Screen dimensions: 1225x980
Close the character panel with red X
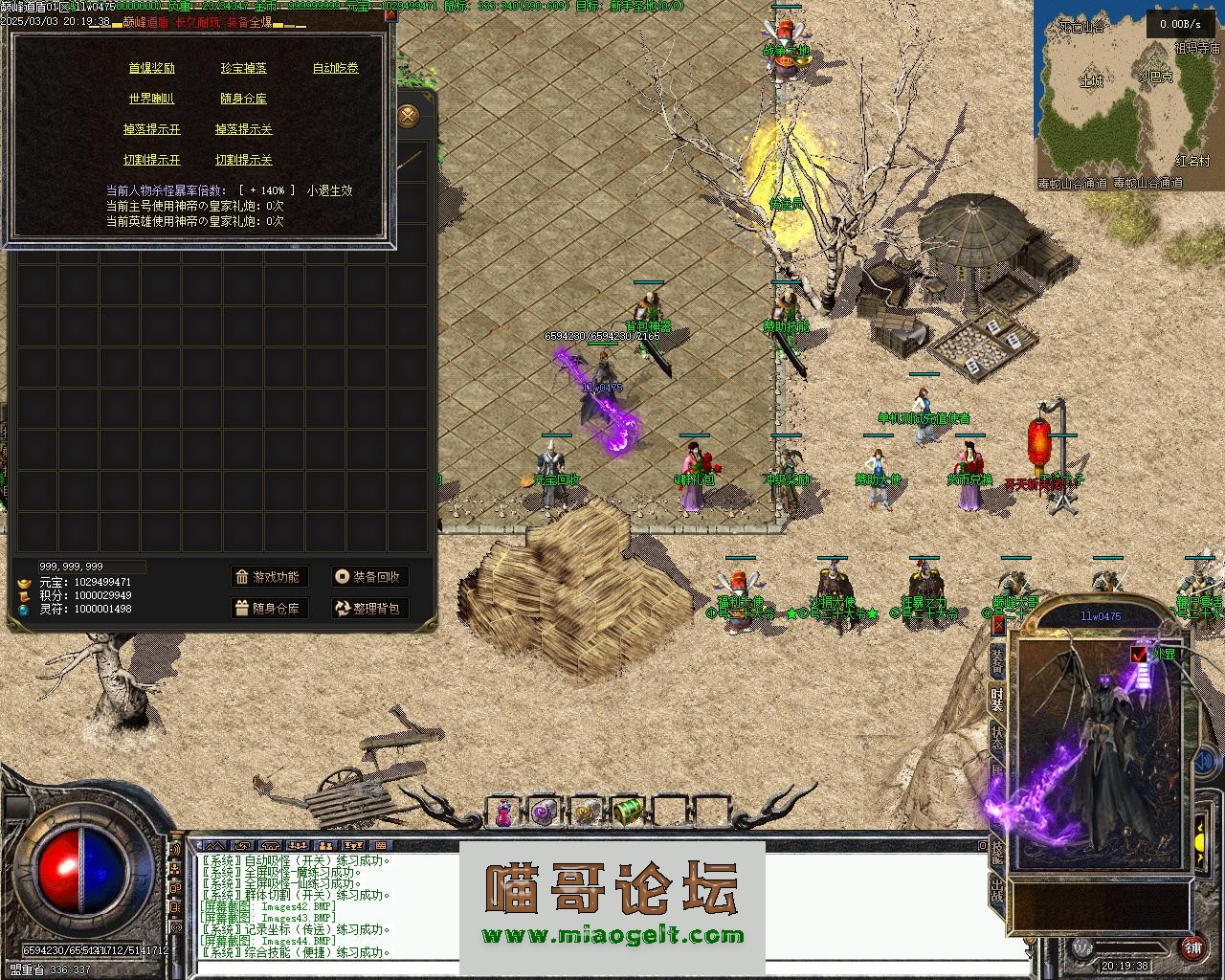(998, 625)
